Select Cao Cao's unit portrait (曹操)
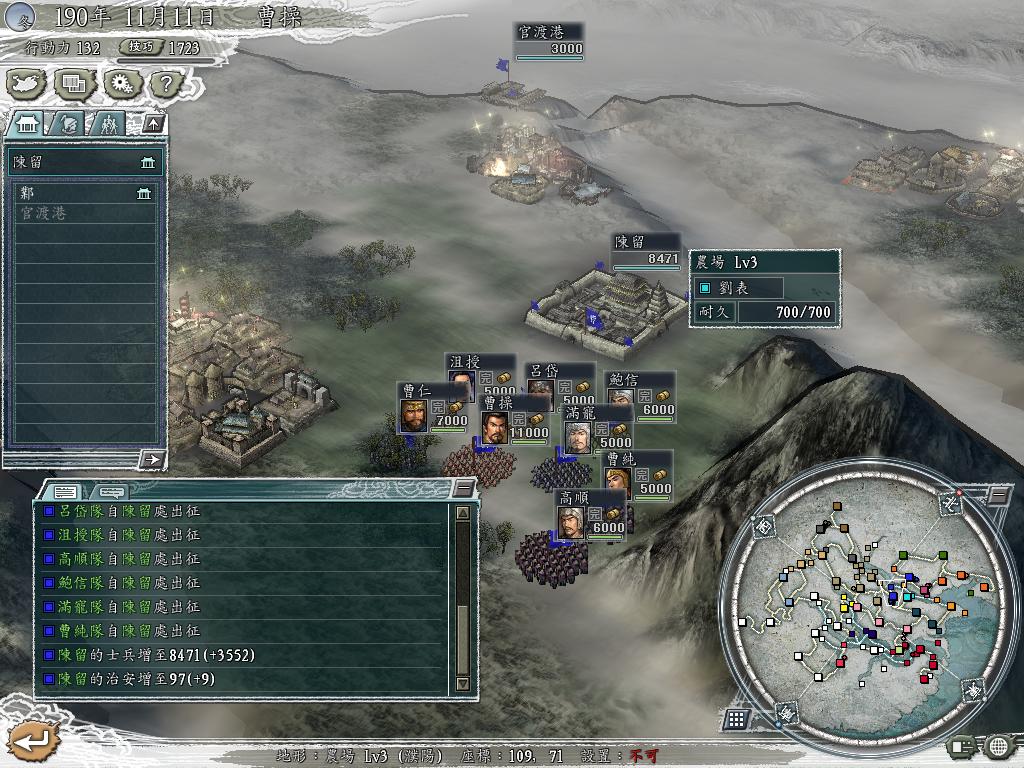 point(494,427)
